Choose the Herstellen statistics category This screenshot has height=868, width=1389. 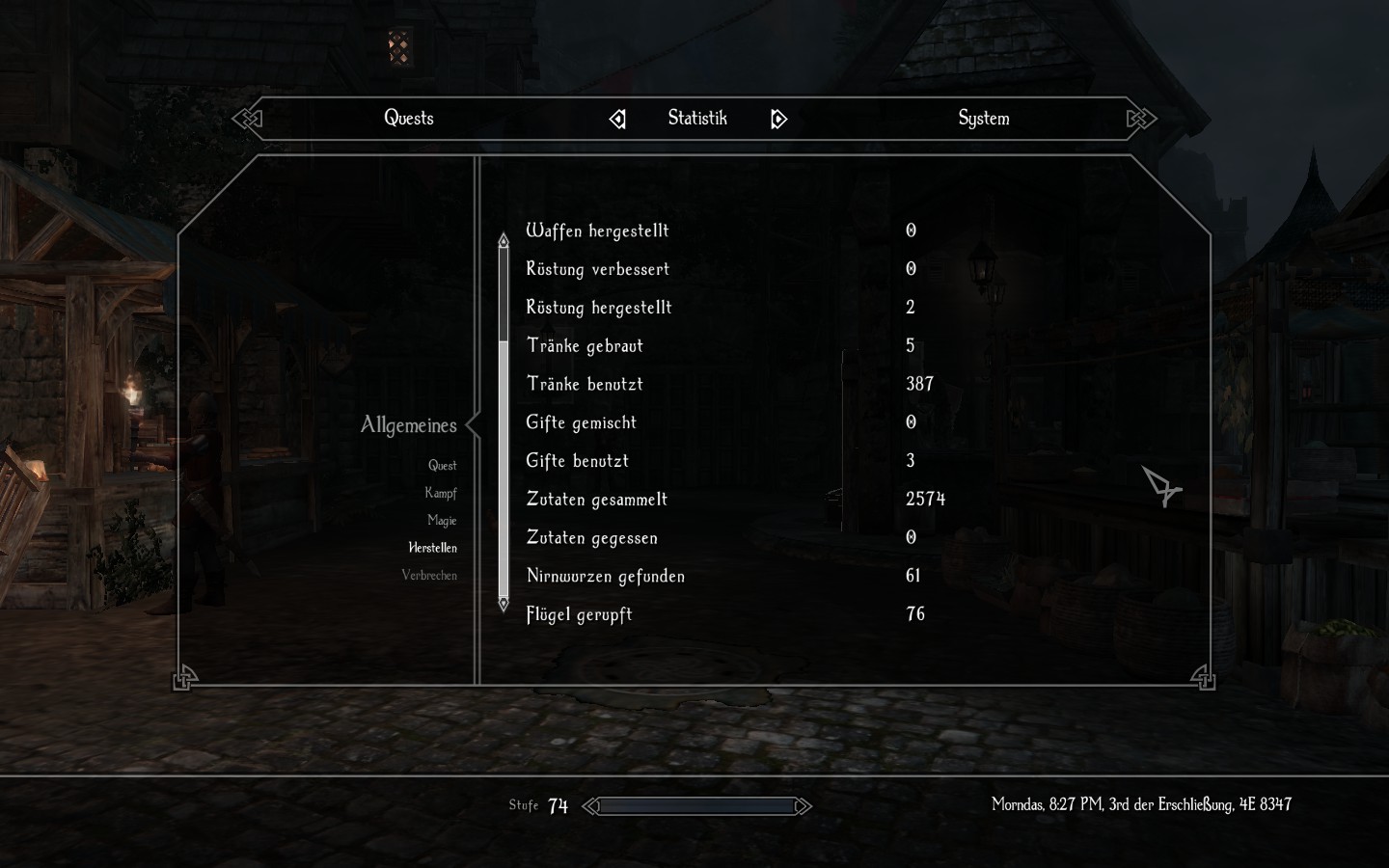click(x=432, y=548)
